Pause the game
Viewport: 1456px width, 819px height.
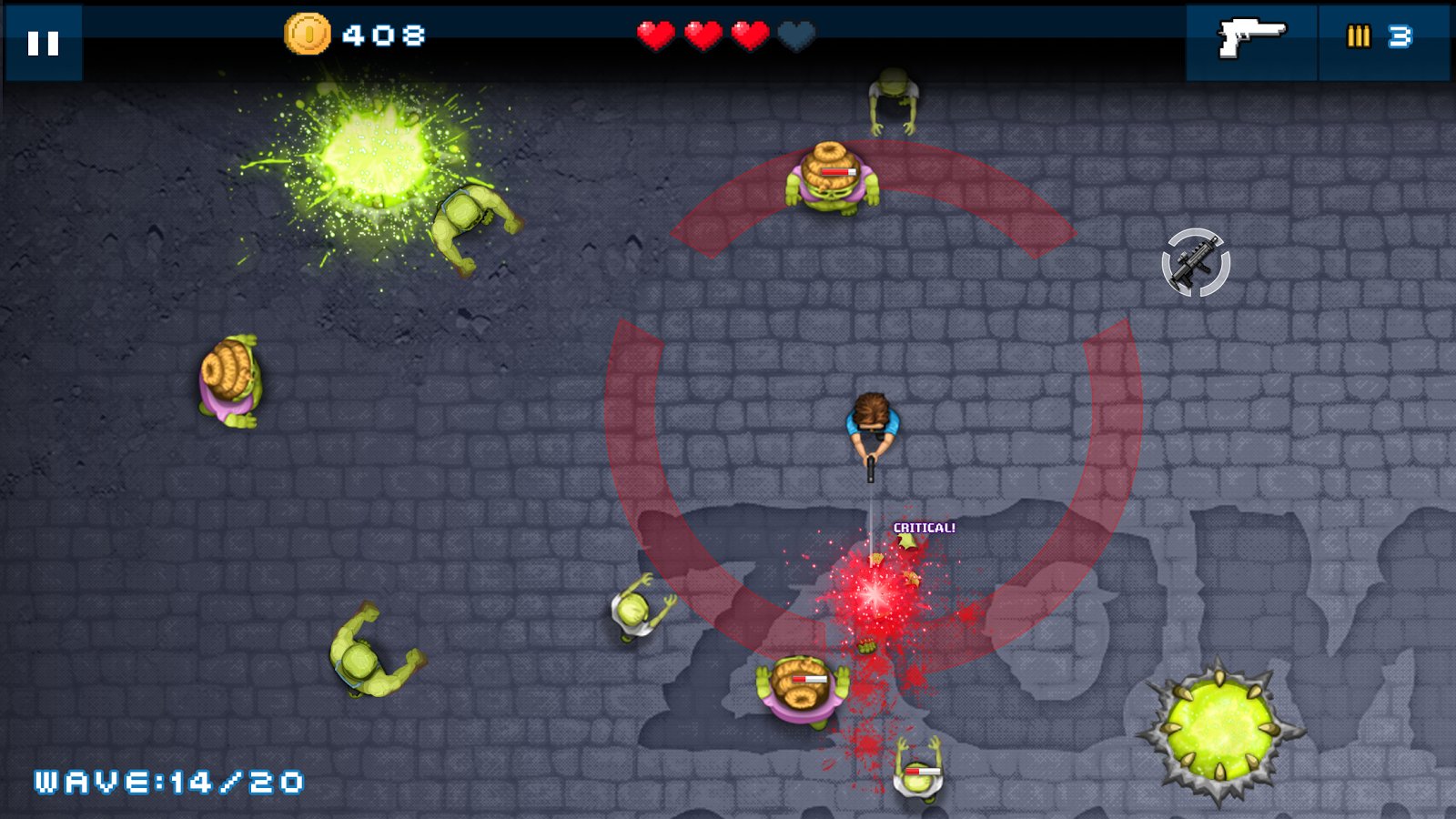[43, 43]
